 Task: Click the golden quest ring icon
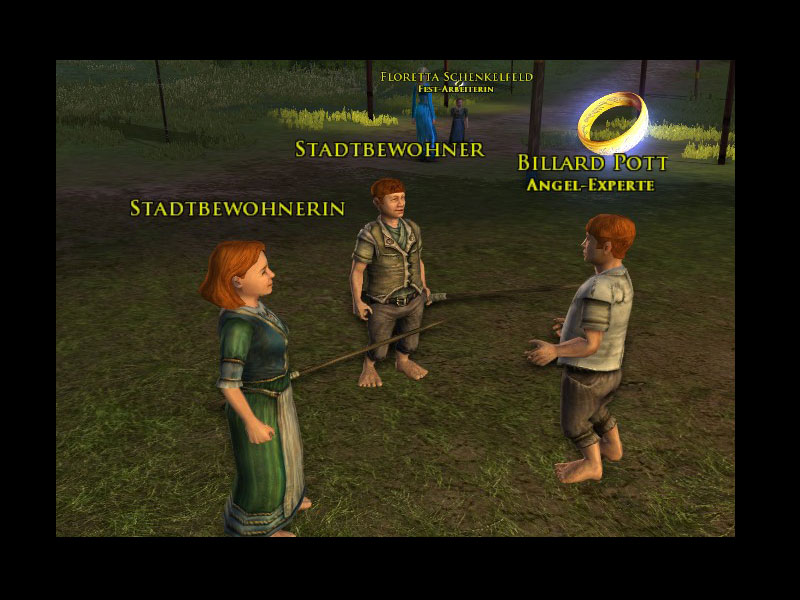(x=612, y=120)
